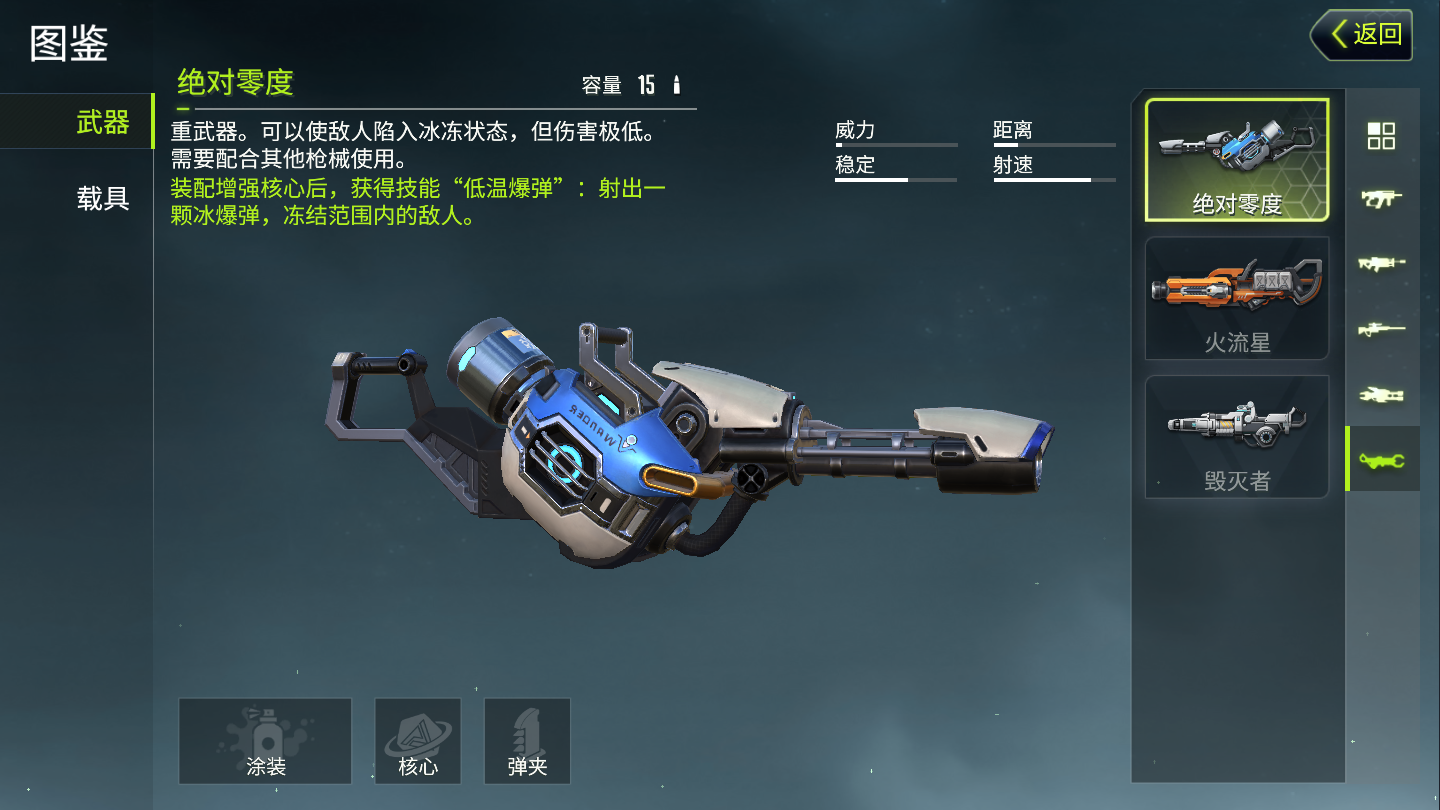Select the highlighted heavy weapon category icon

pyautogui.click(x=1381, y=460)
